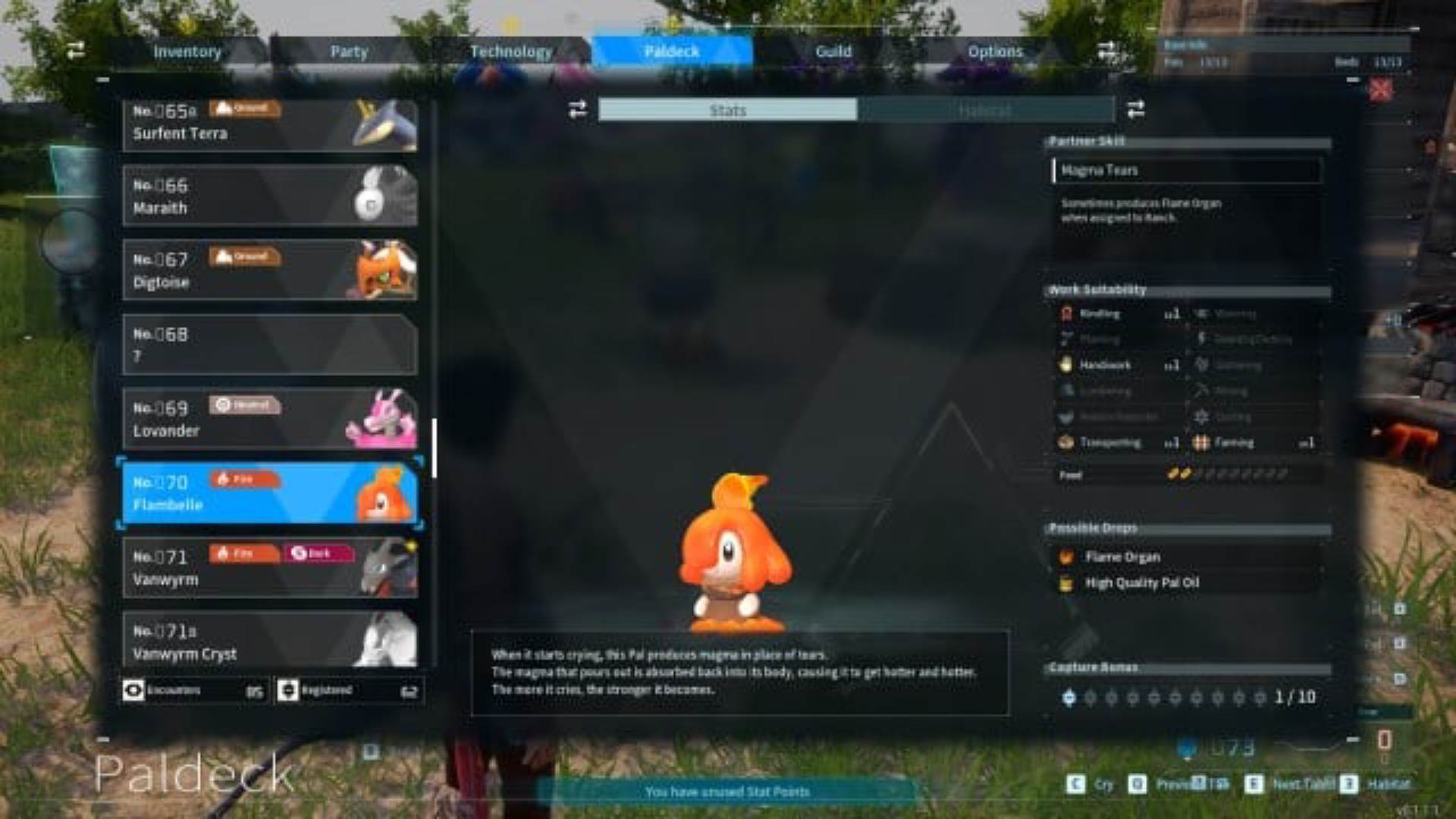Click the Handiwork work suitability icon
This screenshot has height=819, width=1456.
pyautogui.click(x=1065, y=365)
